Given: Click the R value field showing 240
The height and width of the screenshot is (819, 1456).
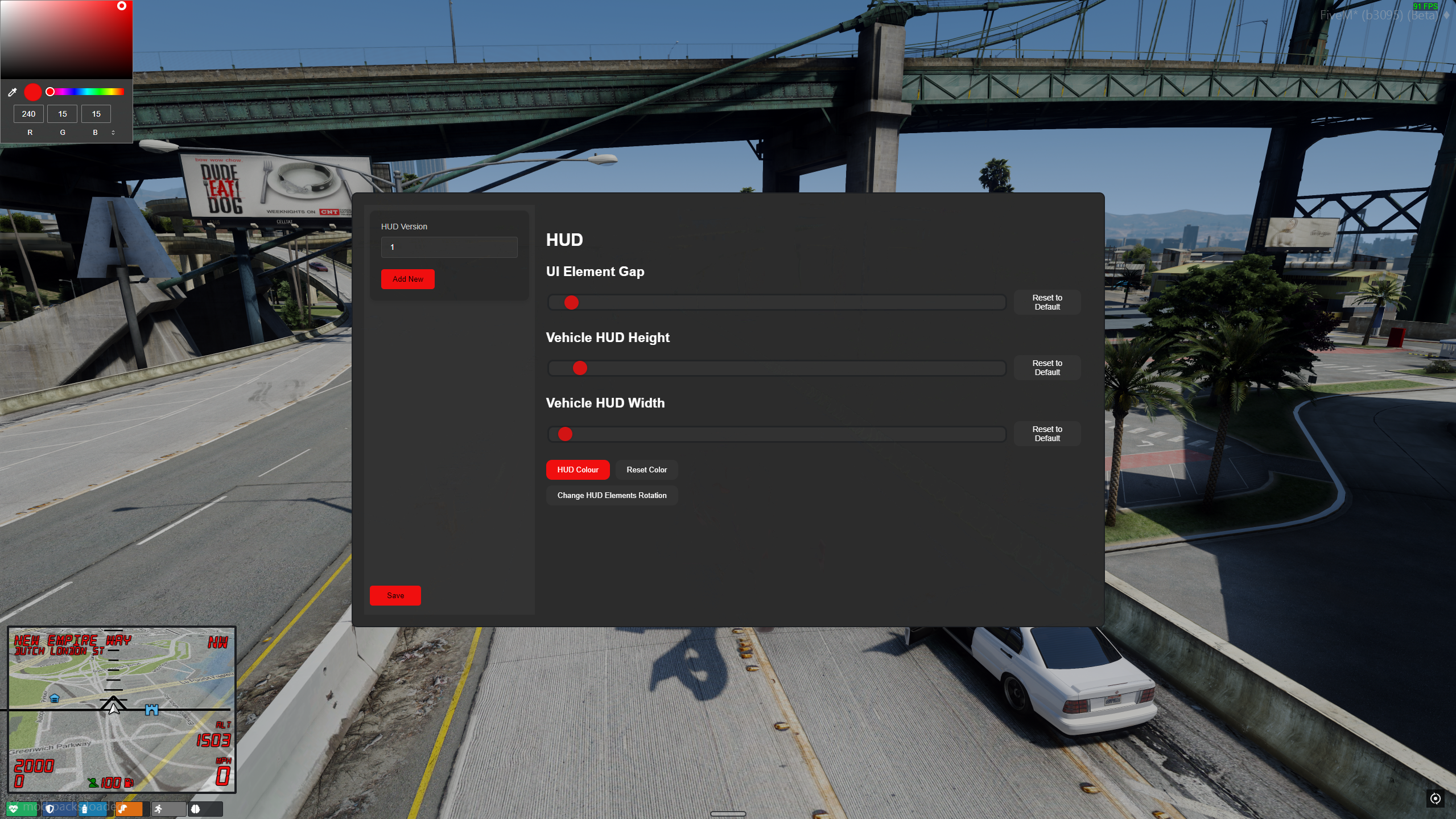Looking at the screenshot, I should click(28, 114).
